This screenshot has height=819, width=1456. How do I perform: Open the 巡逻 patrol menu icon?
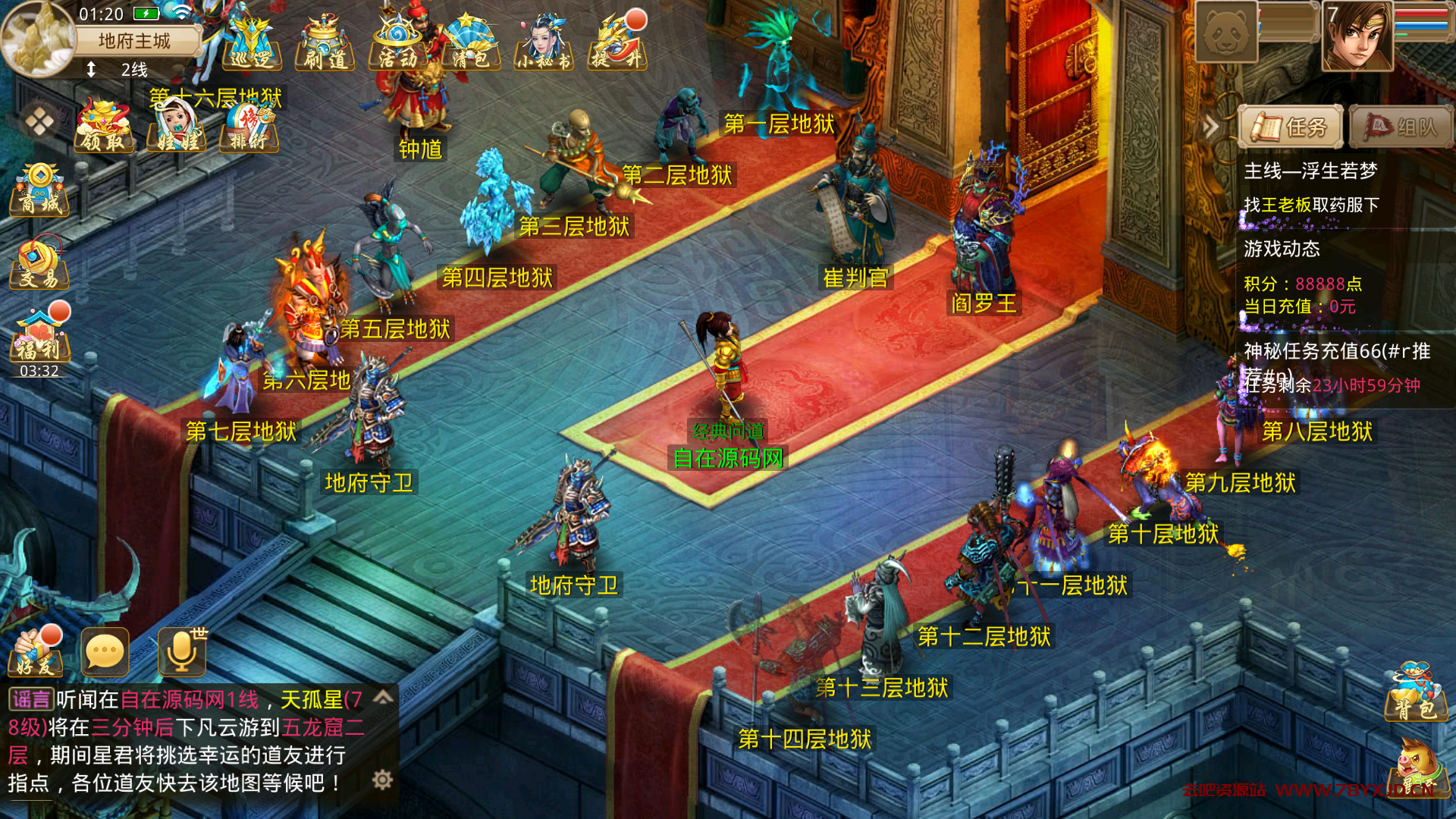tap(251, 44)
